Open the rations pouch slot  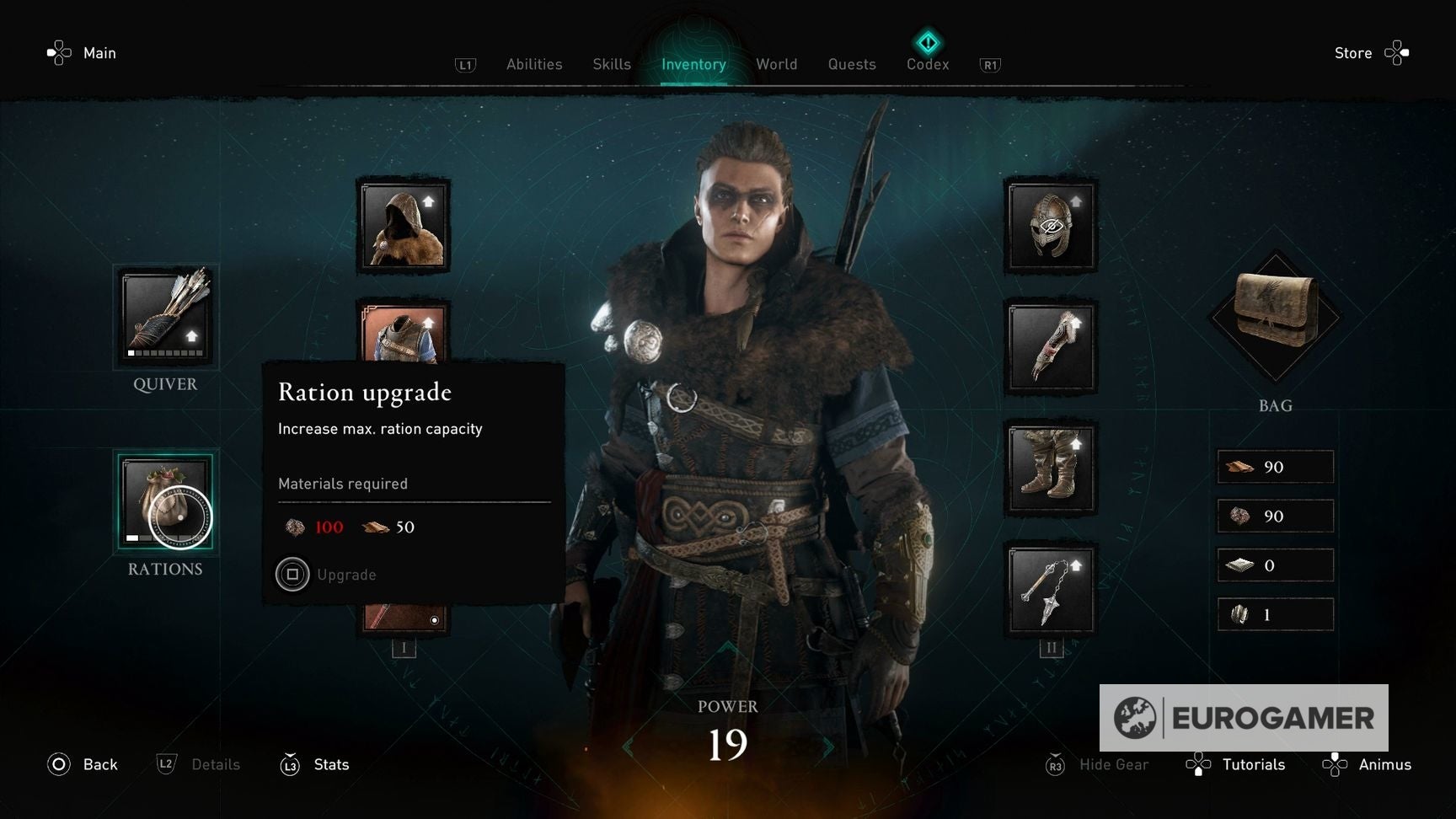(165, 501)
